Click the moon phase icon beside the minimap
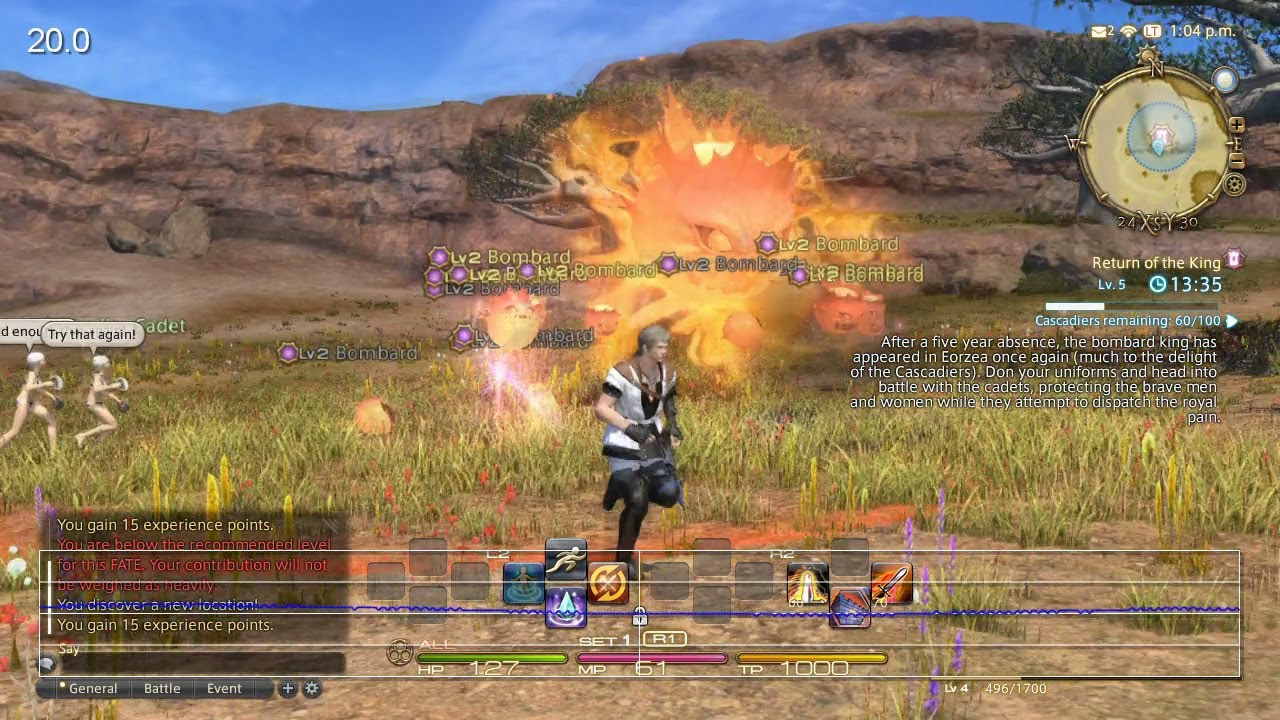This screenshot has width=1280, height=720. pyautogui.click(x=1225, y=80)
